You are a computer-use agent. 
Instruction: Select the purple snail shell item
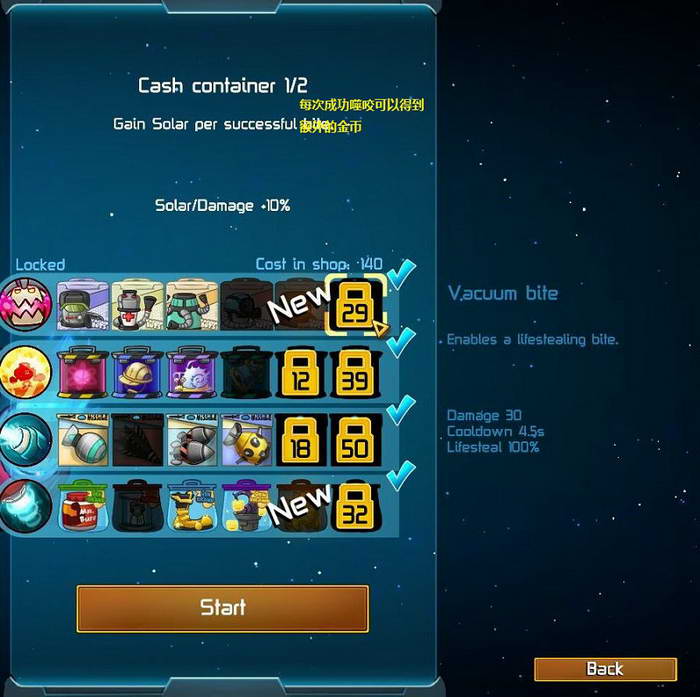click(x=192, y=372)
